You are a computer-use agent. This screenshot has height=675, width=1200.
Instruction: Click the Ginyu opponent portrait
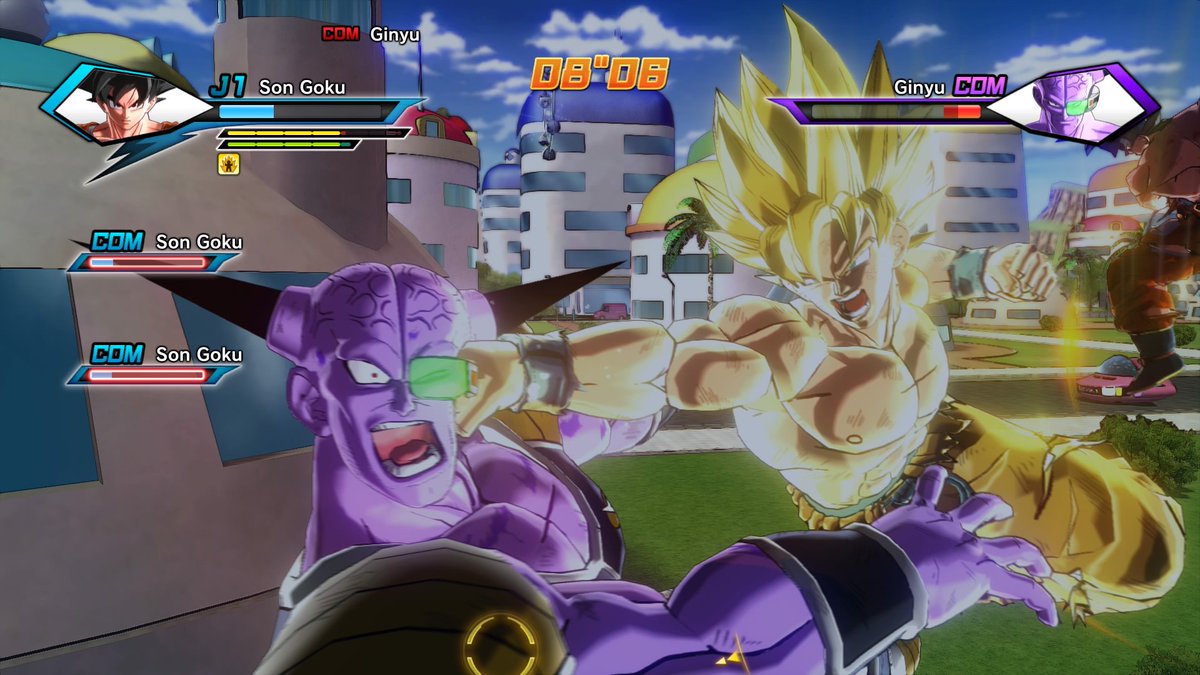1077,104
